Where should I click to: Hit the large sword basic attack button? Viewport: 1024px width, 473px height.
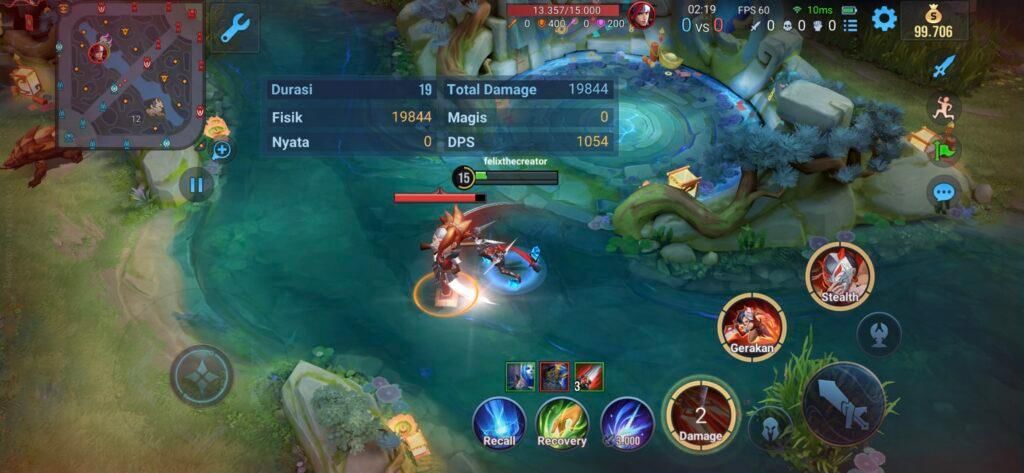(x=843, y=403)
